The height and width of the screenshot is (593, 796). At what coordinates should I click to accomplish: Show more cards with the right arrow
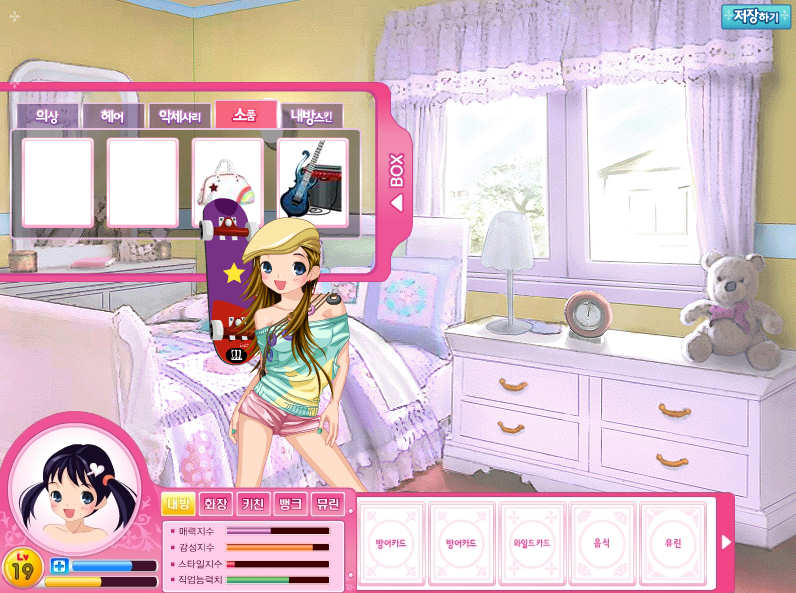pos(727,541)
